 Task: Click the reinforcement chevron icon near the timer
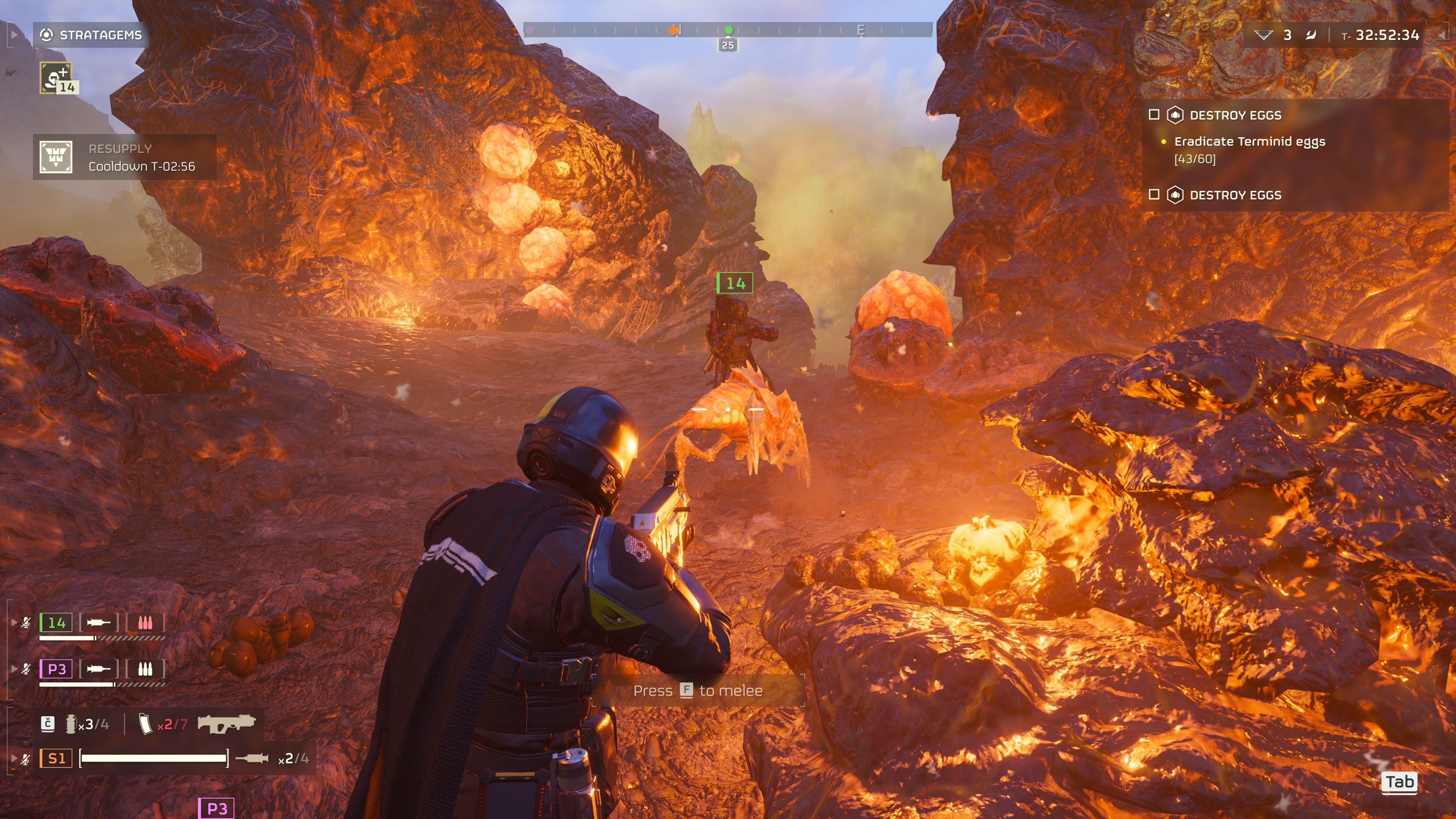1264,35
